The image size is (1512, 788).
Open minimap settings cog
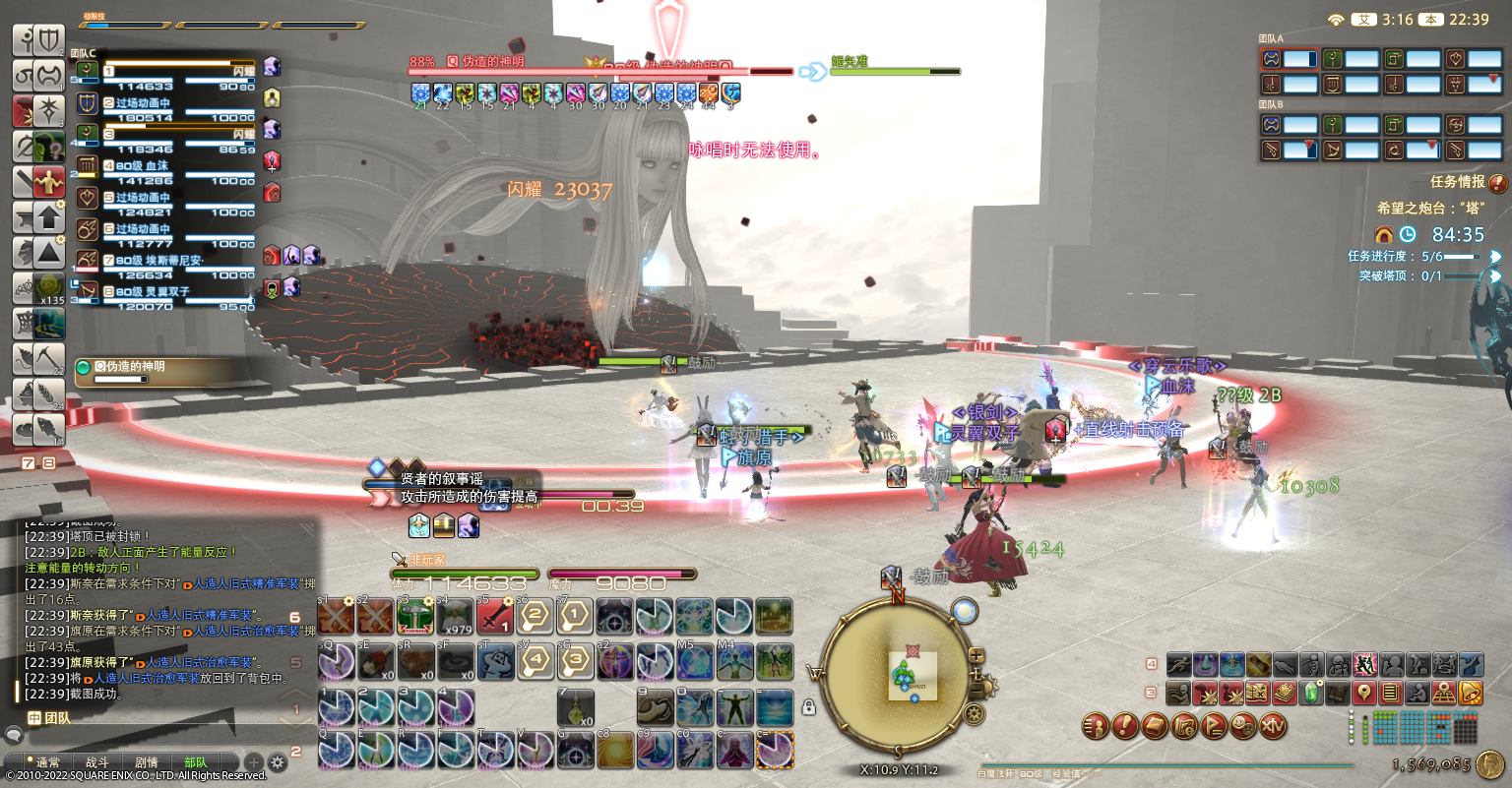point(975,712)
